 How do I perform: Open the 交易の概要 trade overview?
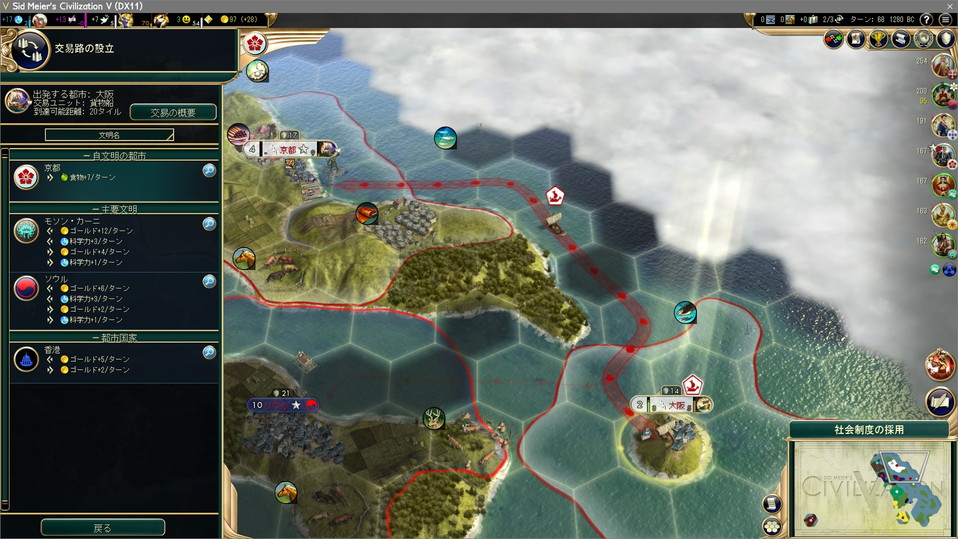[x=173, y=112]
